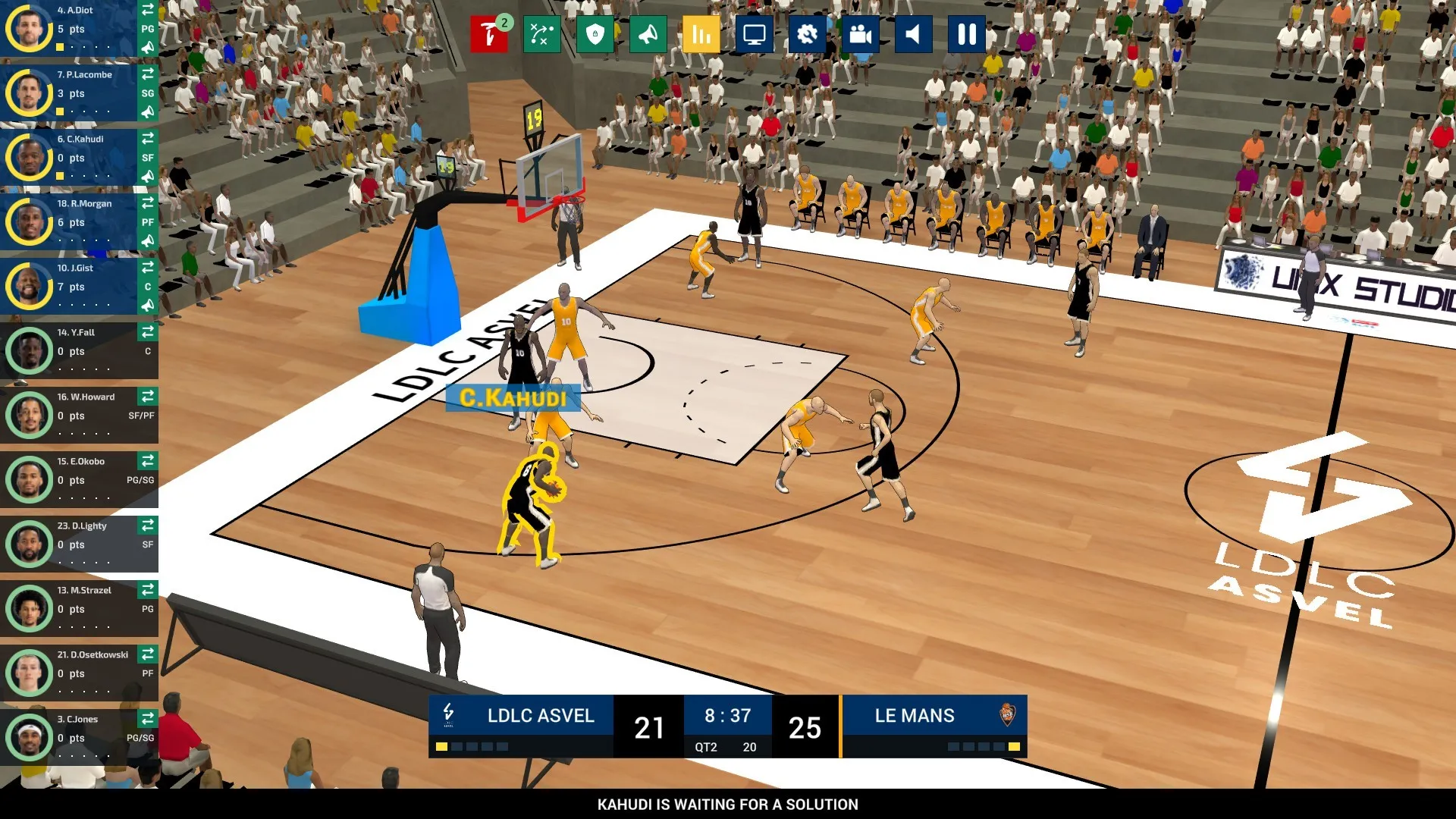Image resolution: width=1456 pixels, height=819 pixels.
Task: Pause the match with the pause button
Action: 966,33
